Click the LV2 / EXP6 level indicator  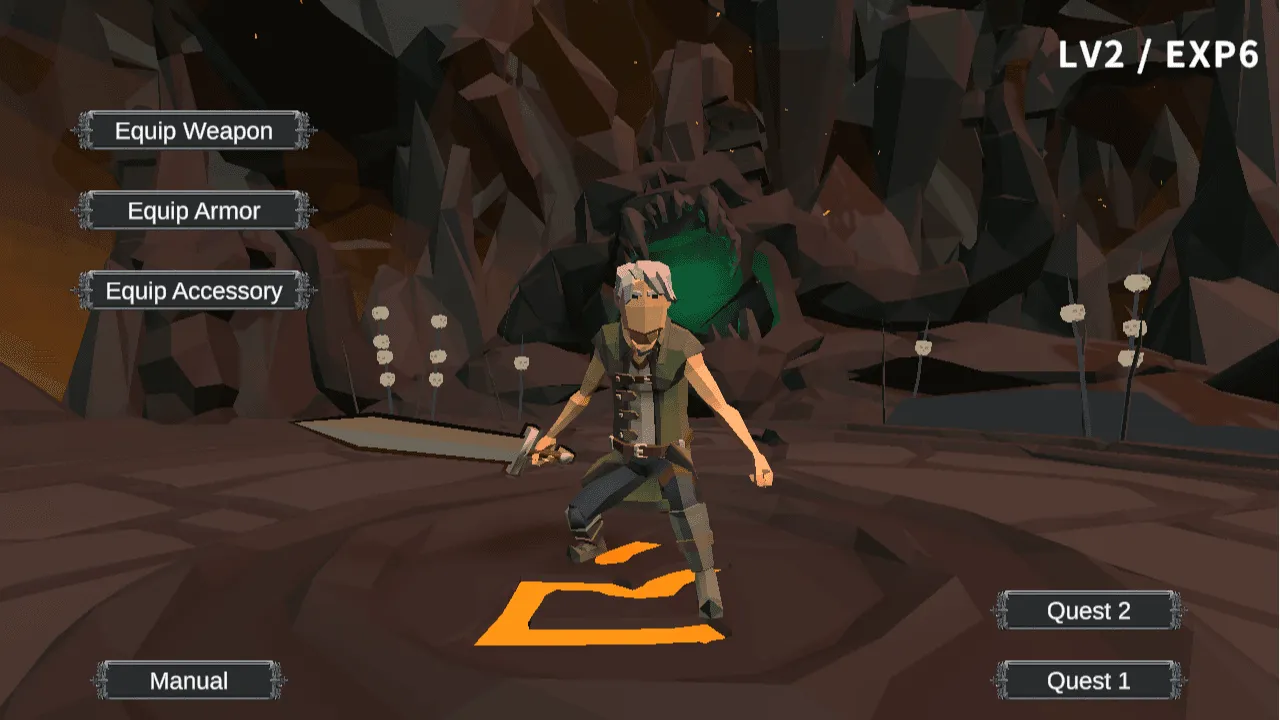click(x=1157, y=57)
